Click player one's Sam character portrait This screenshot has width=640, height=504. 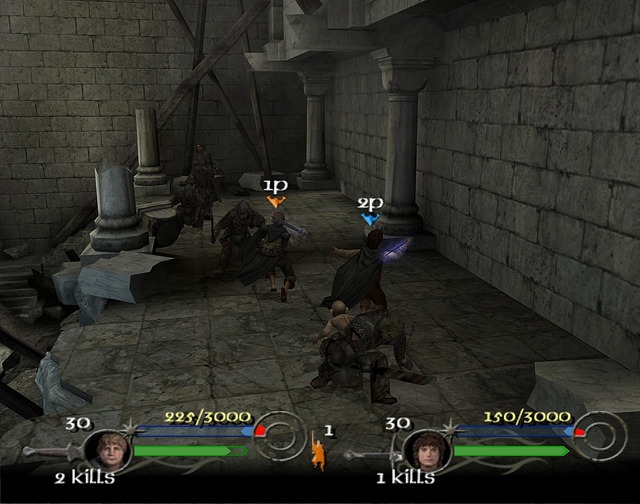click(108, 448)
